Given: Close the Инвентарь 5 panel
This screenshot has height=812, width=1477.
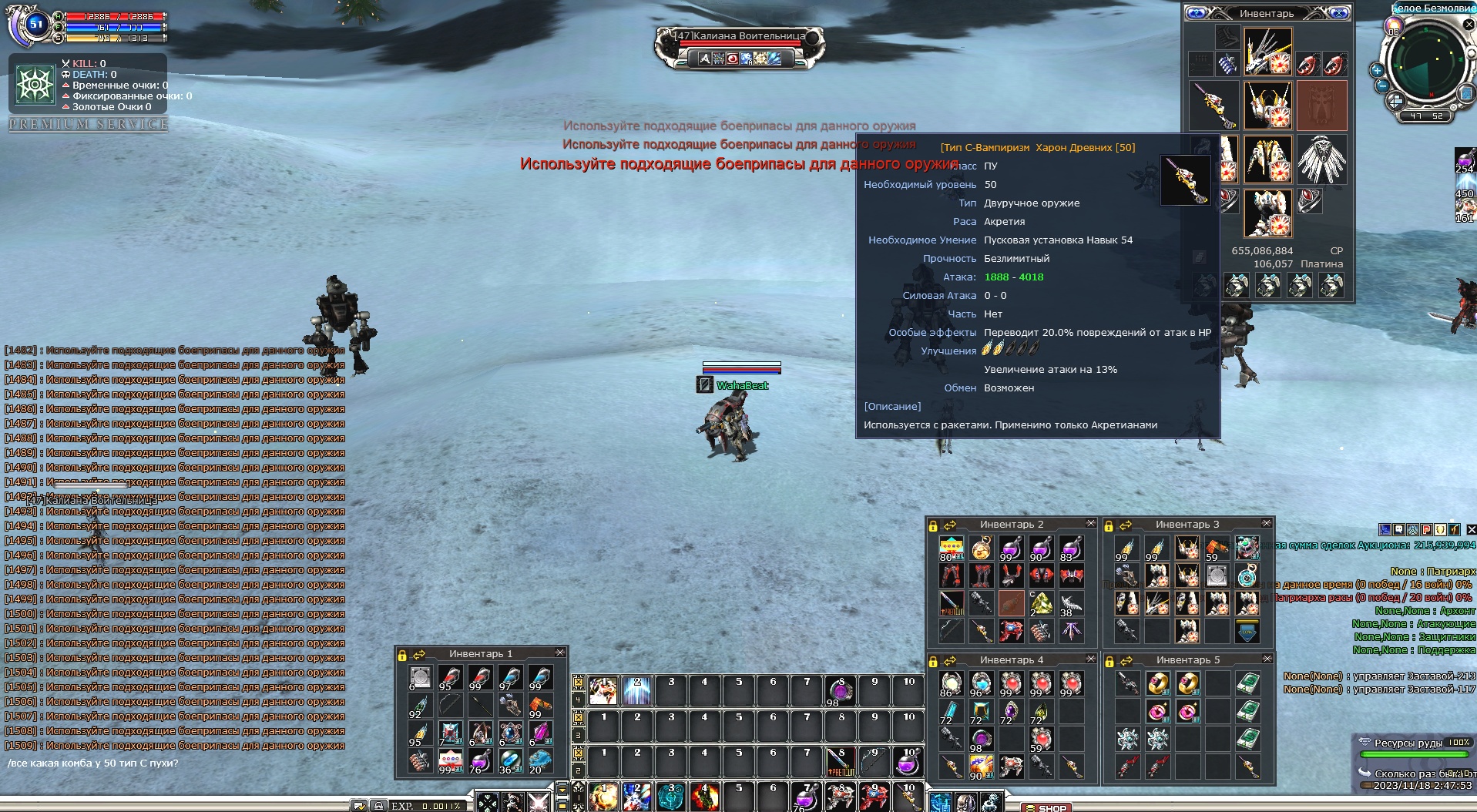Looking at the screenshot, I should click(1267, 659).
